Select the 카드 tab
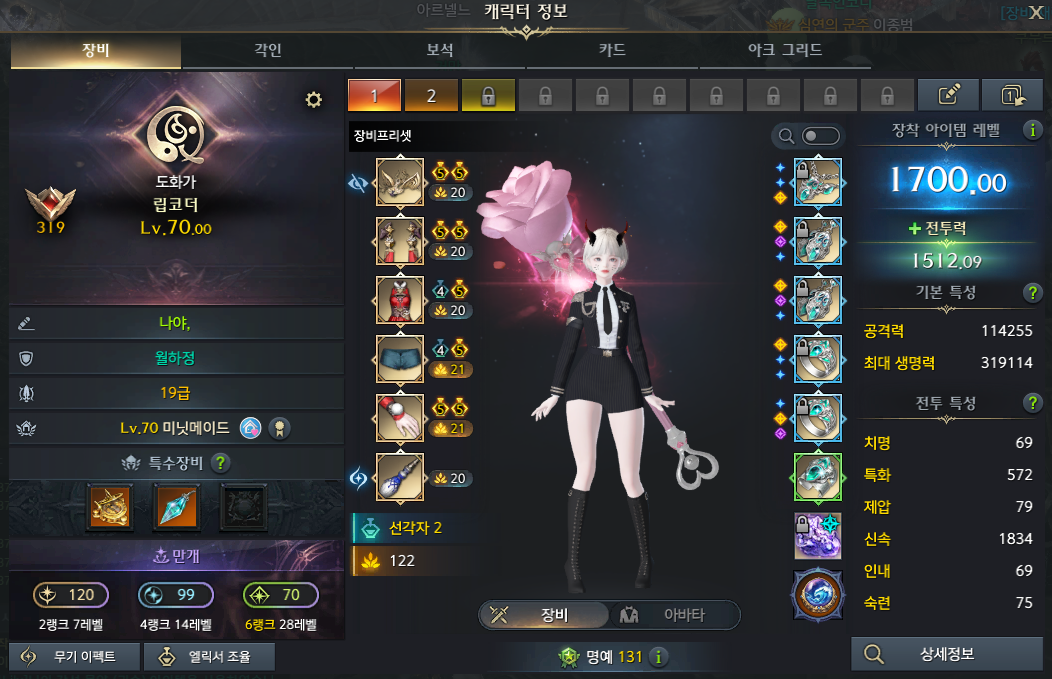Image resolution: width=1052 pixels, height=679 pixels. pos(612,50)
